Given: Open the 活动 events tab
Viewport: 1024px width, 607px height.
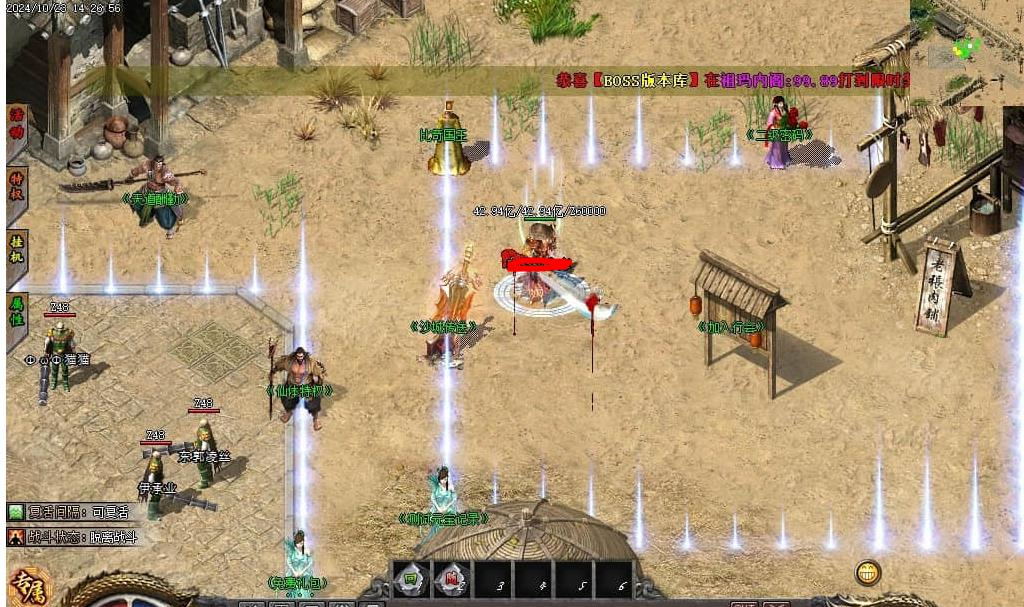Looking at the screenshot, I should [x=16, y=133].
